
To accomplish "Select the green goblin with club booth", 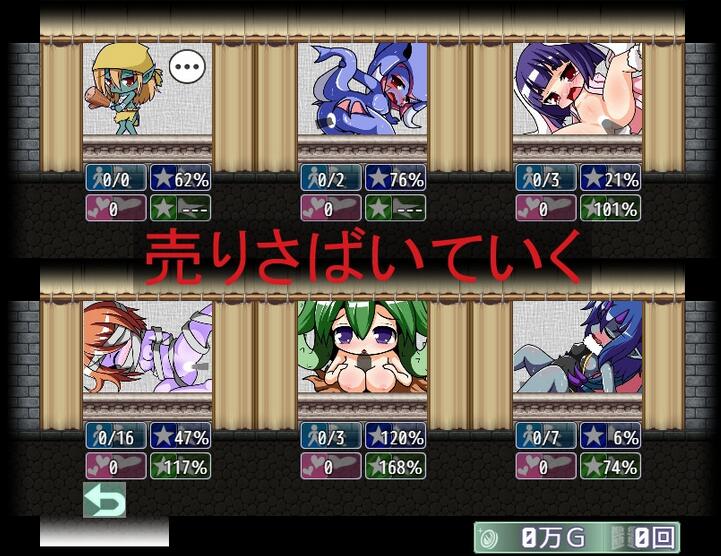I will pos(147,90).
